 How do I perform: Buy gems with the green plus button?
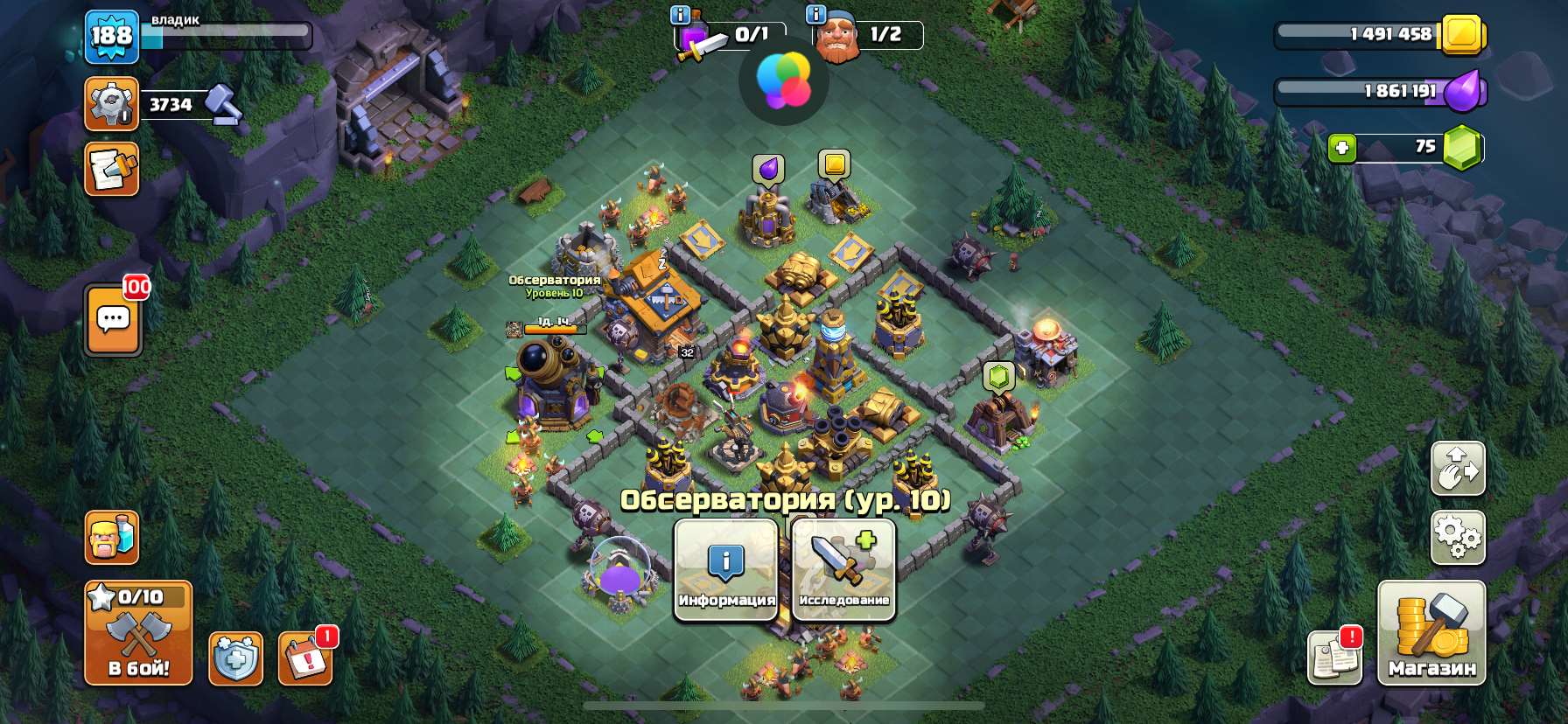1341,146
